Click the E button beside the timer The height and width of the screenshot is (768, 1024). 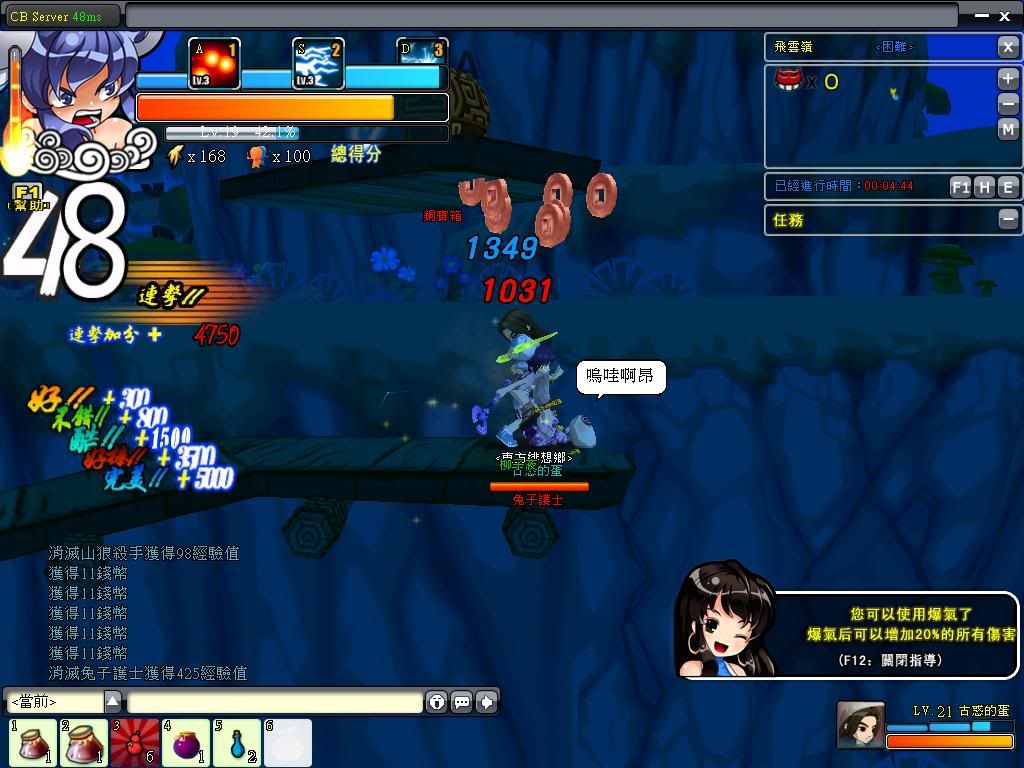point(1008,187)
